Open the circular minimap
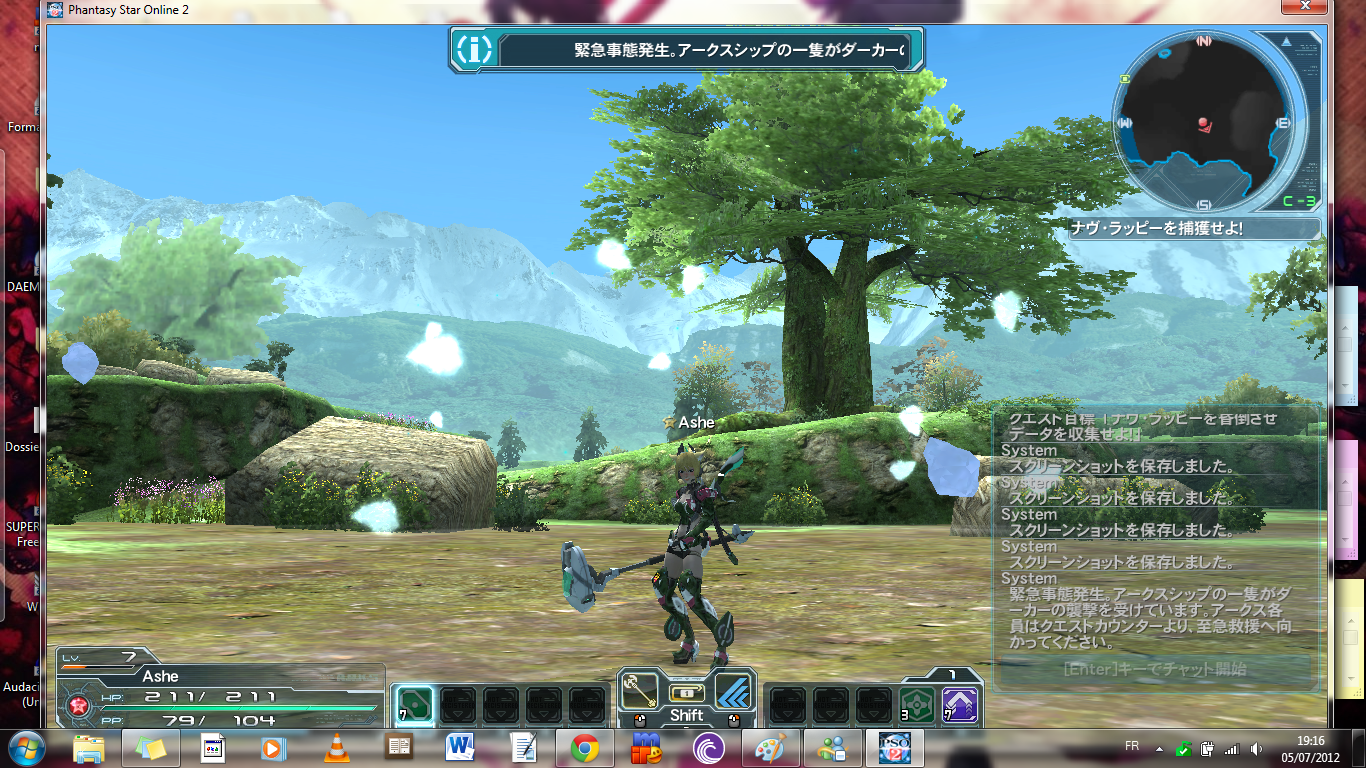Image resolution: width=1366 pixels, height=768 pixels. (1203, 122)
